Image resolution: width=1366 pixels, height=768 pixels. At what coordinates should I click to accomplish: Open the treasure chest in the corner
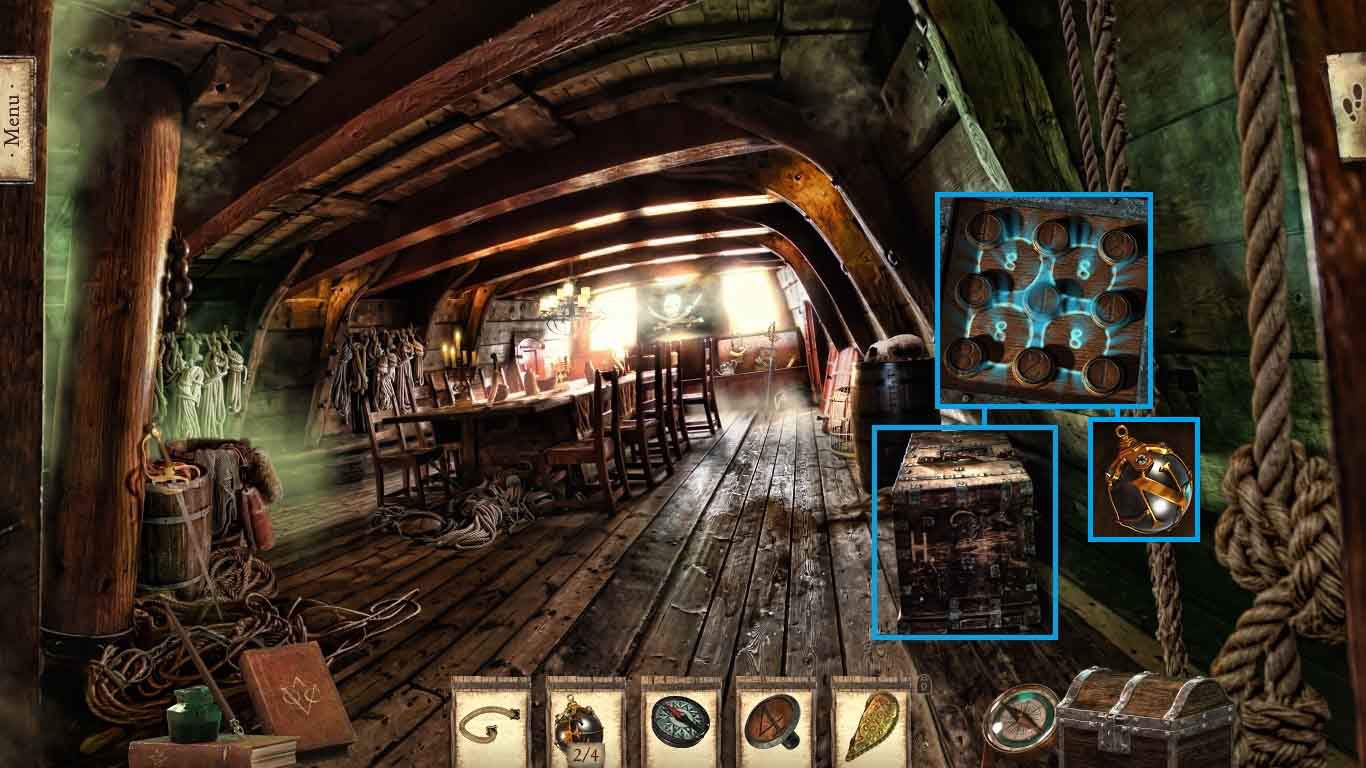pos(1145,720)
